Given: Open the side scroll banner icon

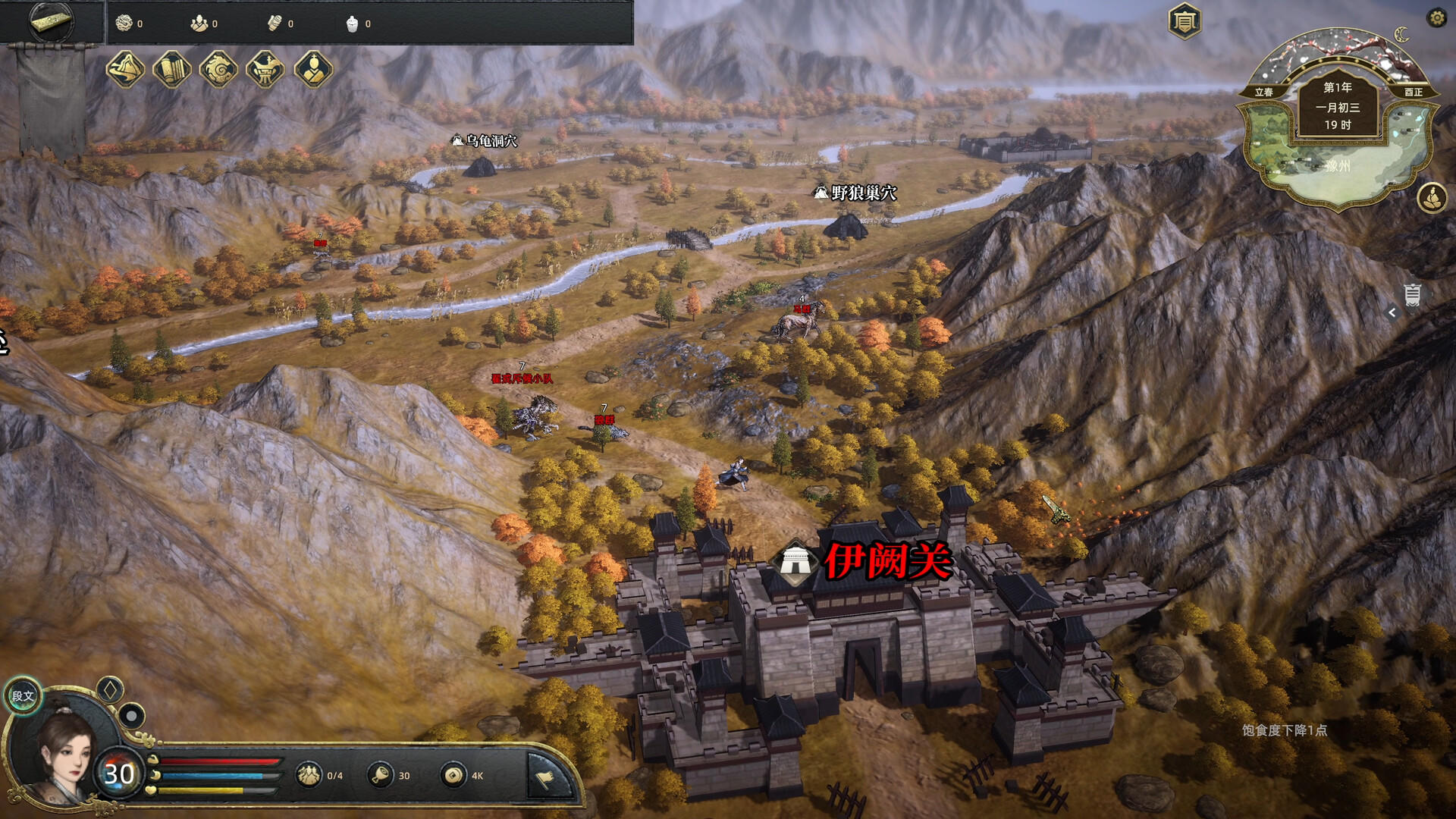Looking at the screenshot, I should (x=1412, y=294).
